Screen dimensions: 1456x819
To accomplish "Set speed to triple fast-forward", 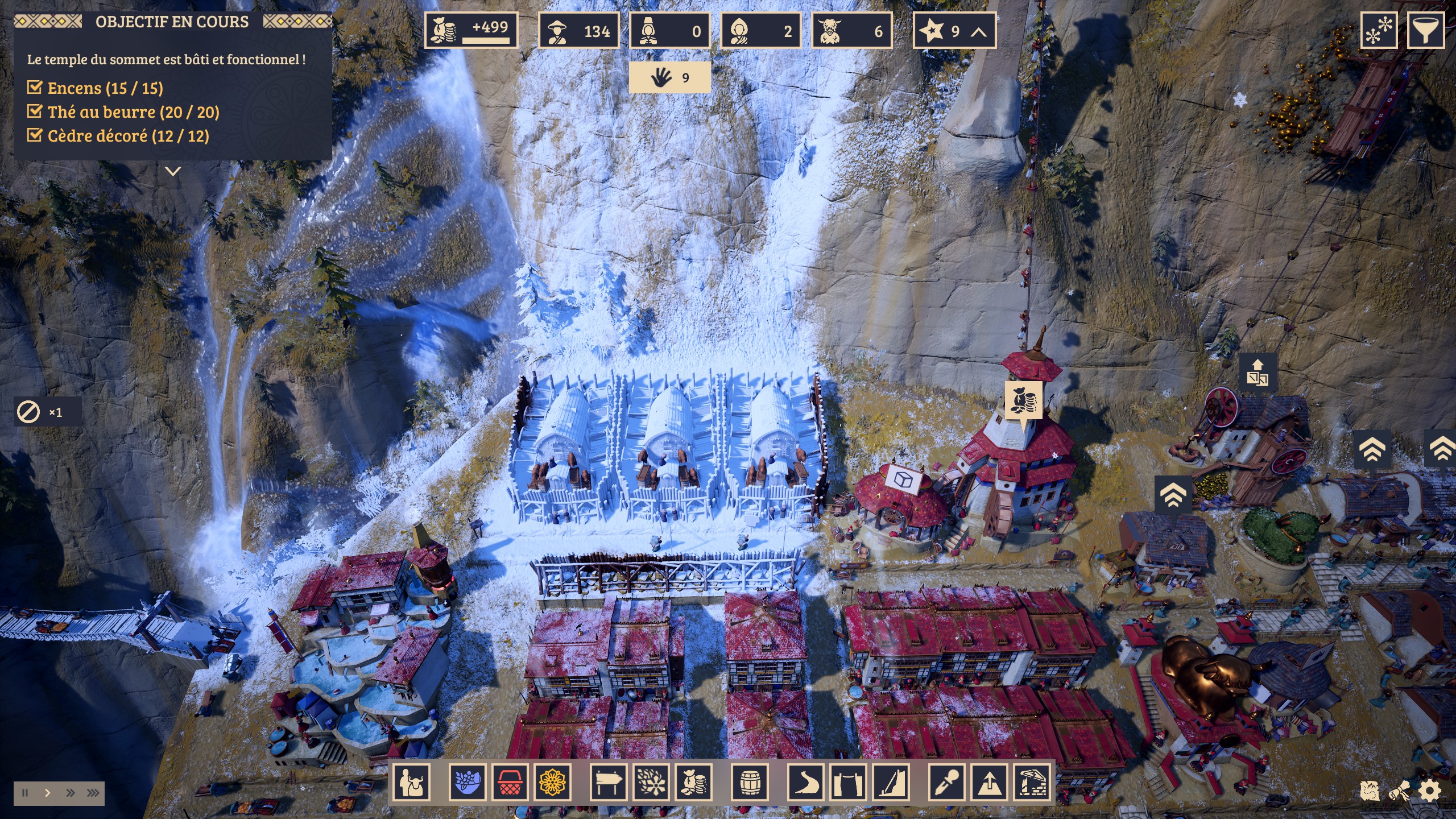I will [x=93, y=793].
